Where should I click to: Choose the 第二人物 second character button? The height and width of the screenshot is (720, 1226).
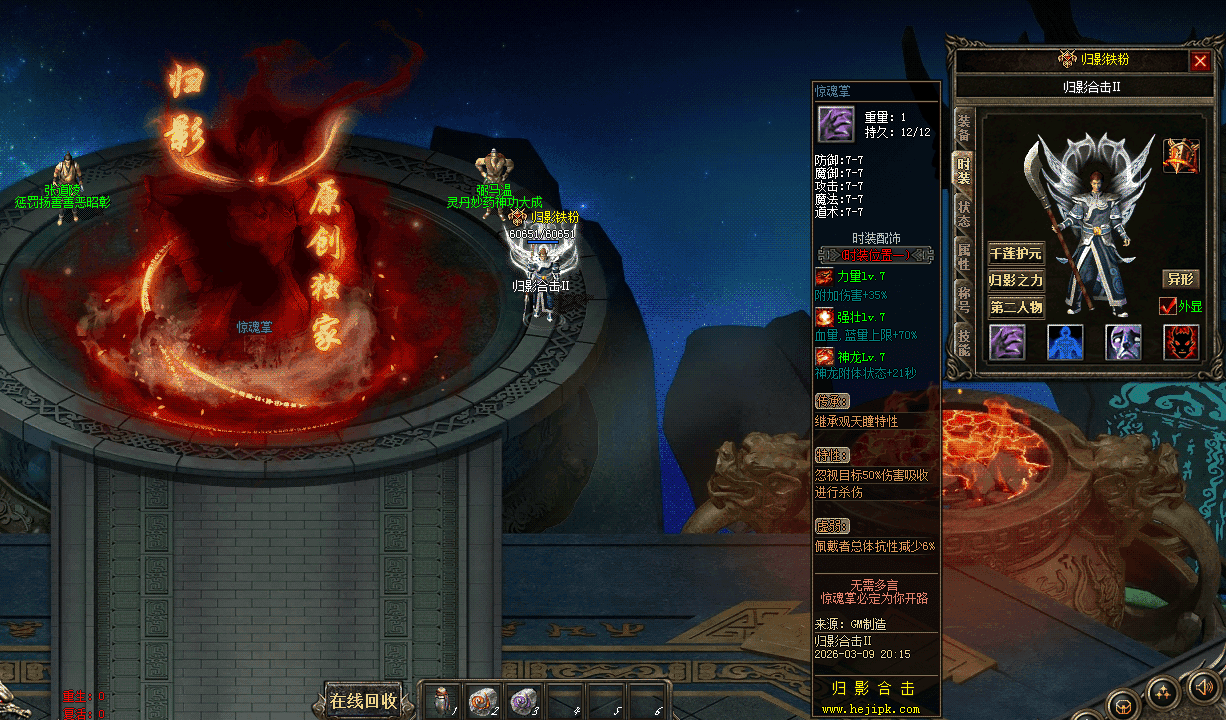[x=1015, y=307]
